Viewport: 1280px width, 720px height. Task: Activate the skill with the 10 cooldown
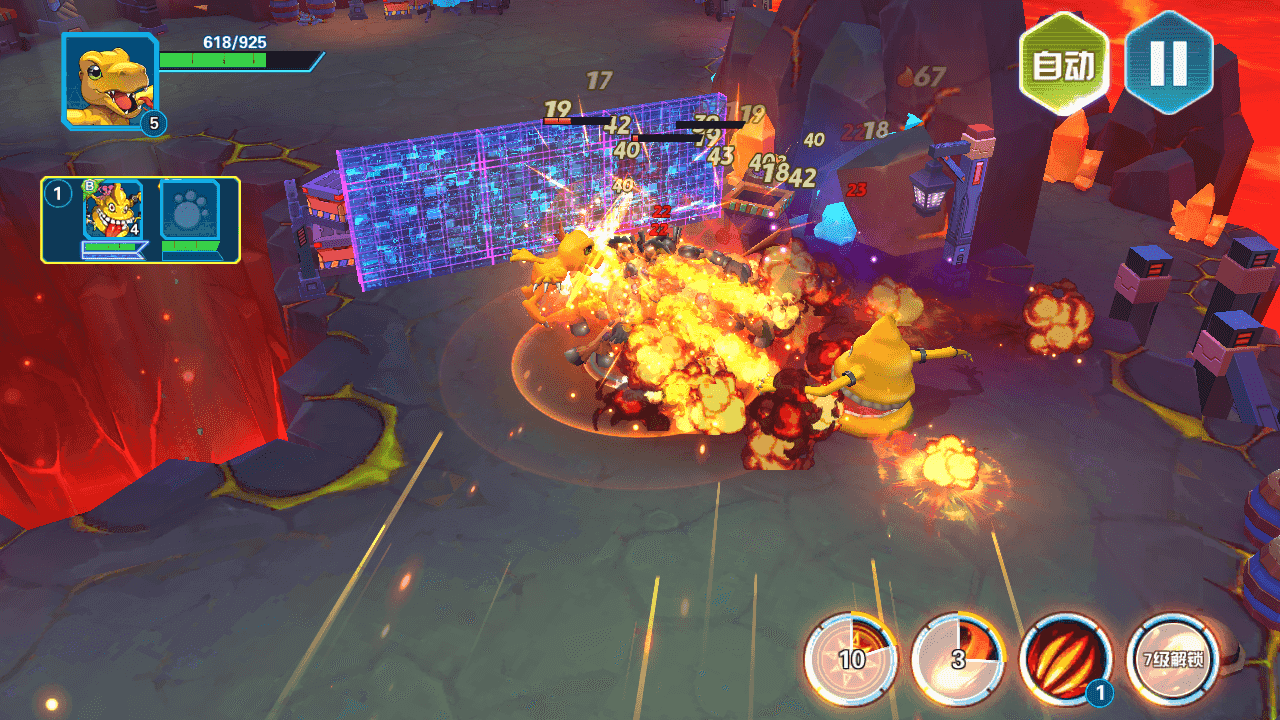[x=851, y=660]
